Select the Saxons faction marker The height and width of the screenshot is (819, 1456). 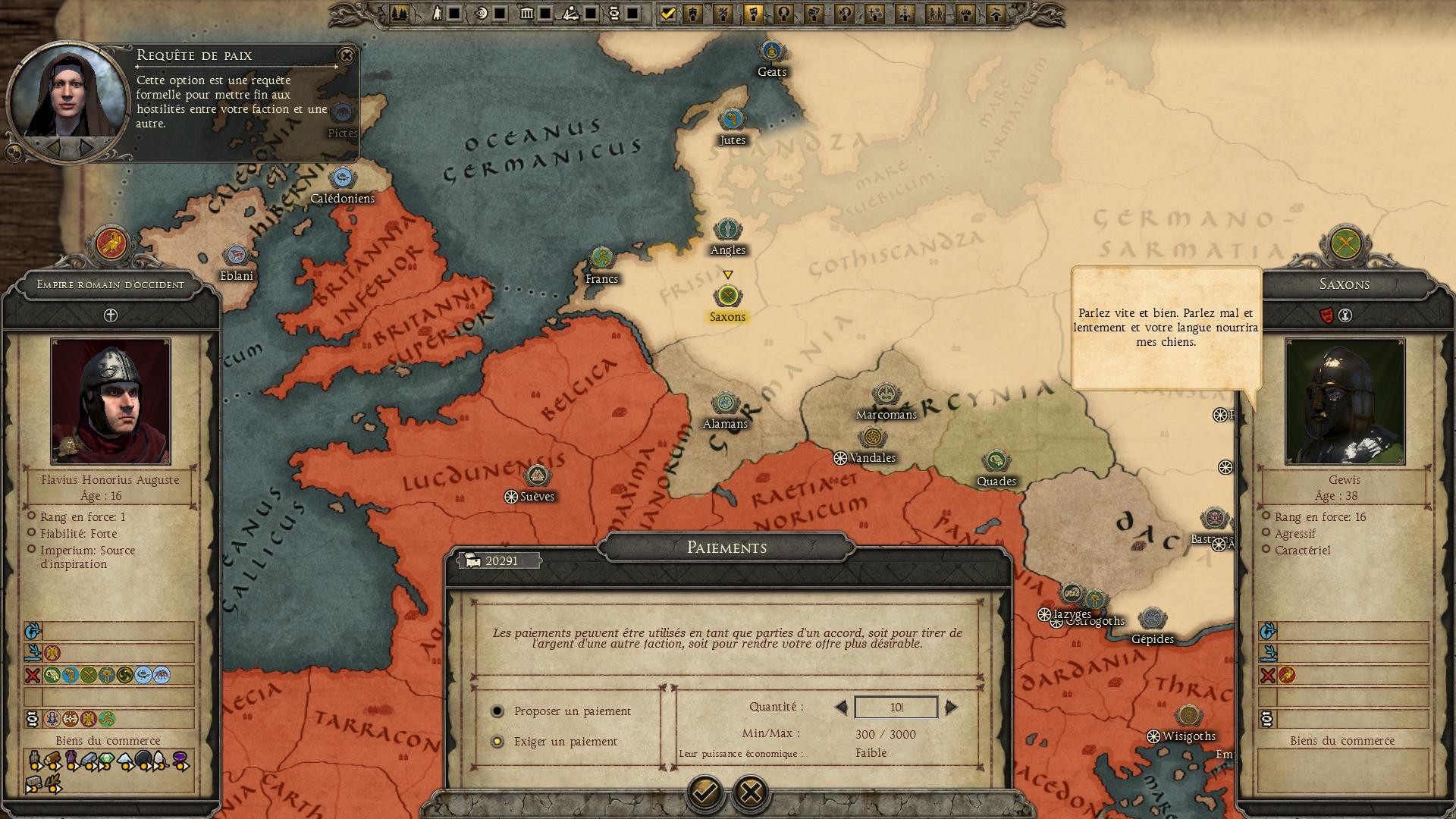coord(727,296)
